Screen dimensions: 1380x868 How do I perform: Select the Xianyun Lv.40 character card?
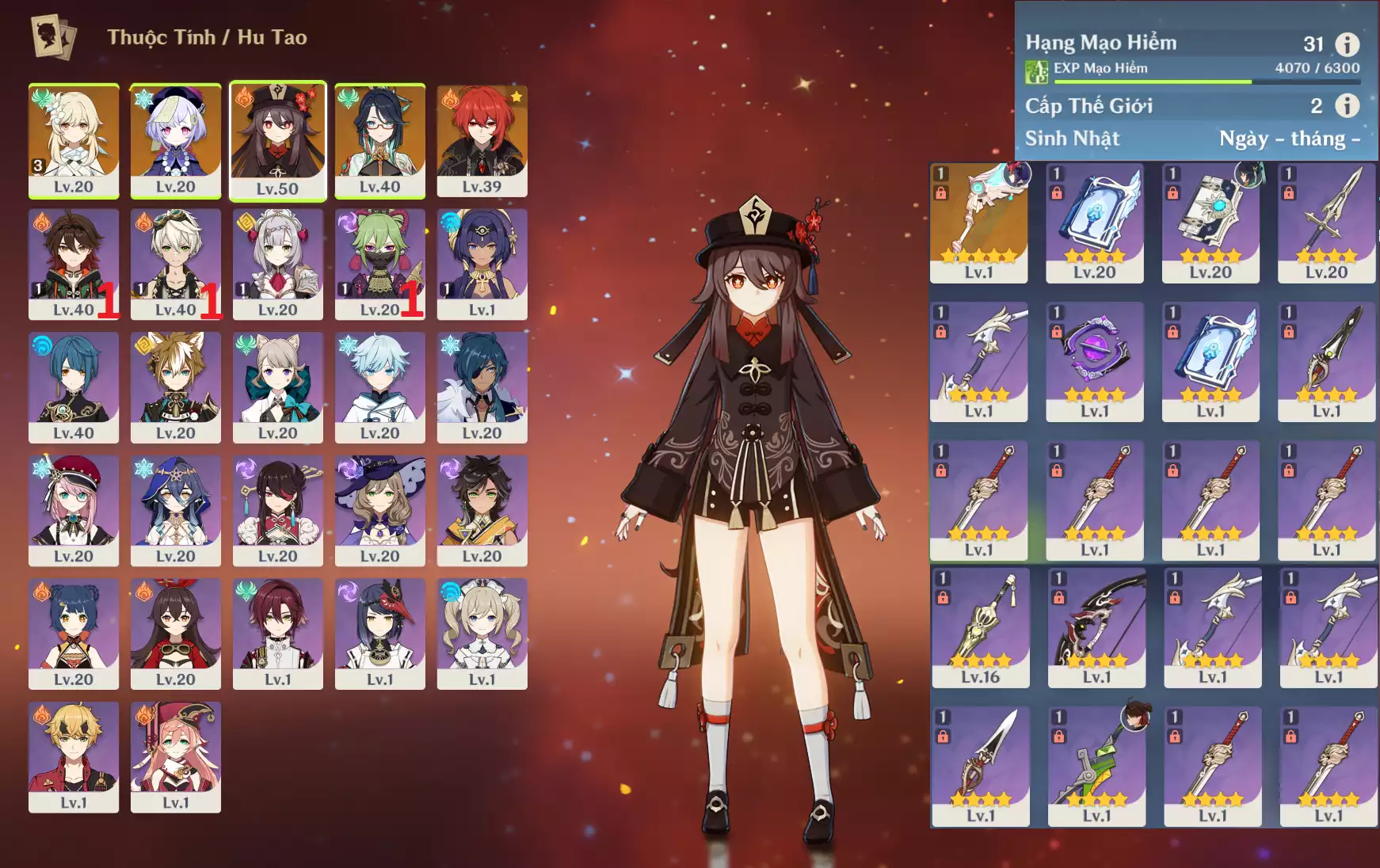click(379, 141)
